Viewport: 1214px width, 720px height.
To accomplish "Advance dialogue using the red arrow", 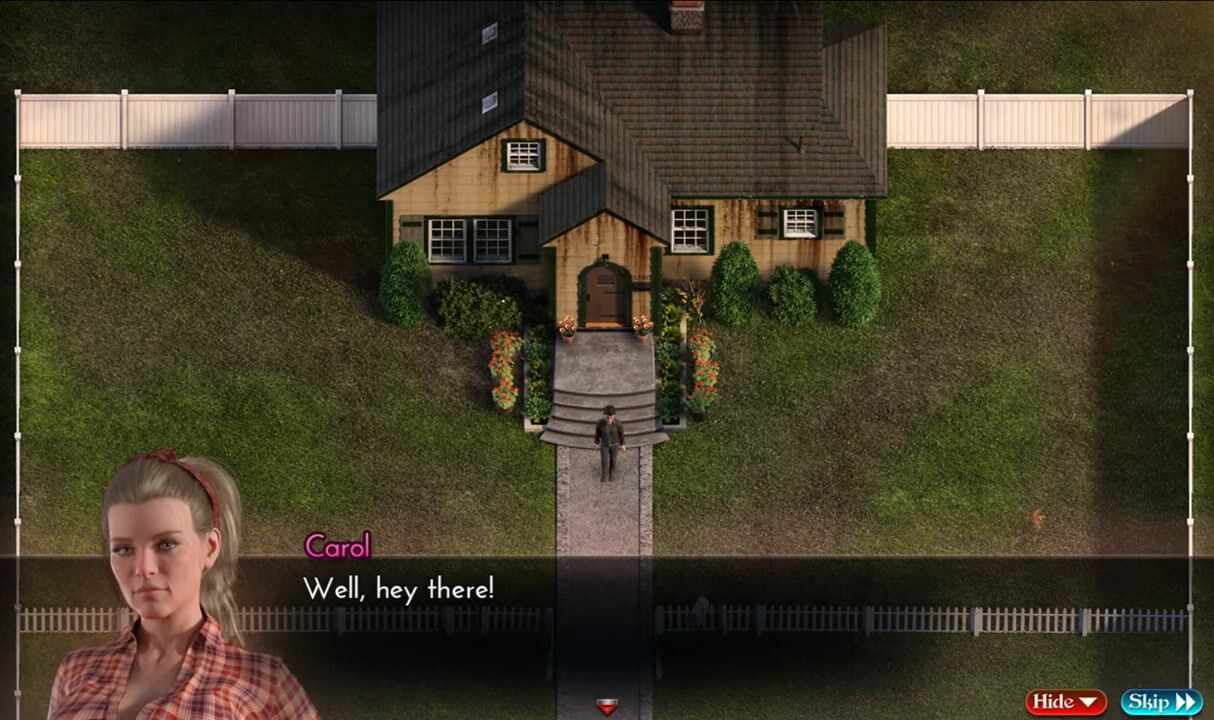I will point(606,707).
